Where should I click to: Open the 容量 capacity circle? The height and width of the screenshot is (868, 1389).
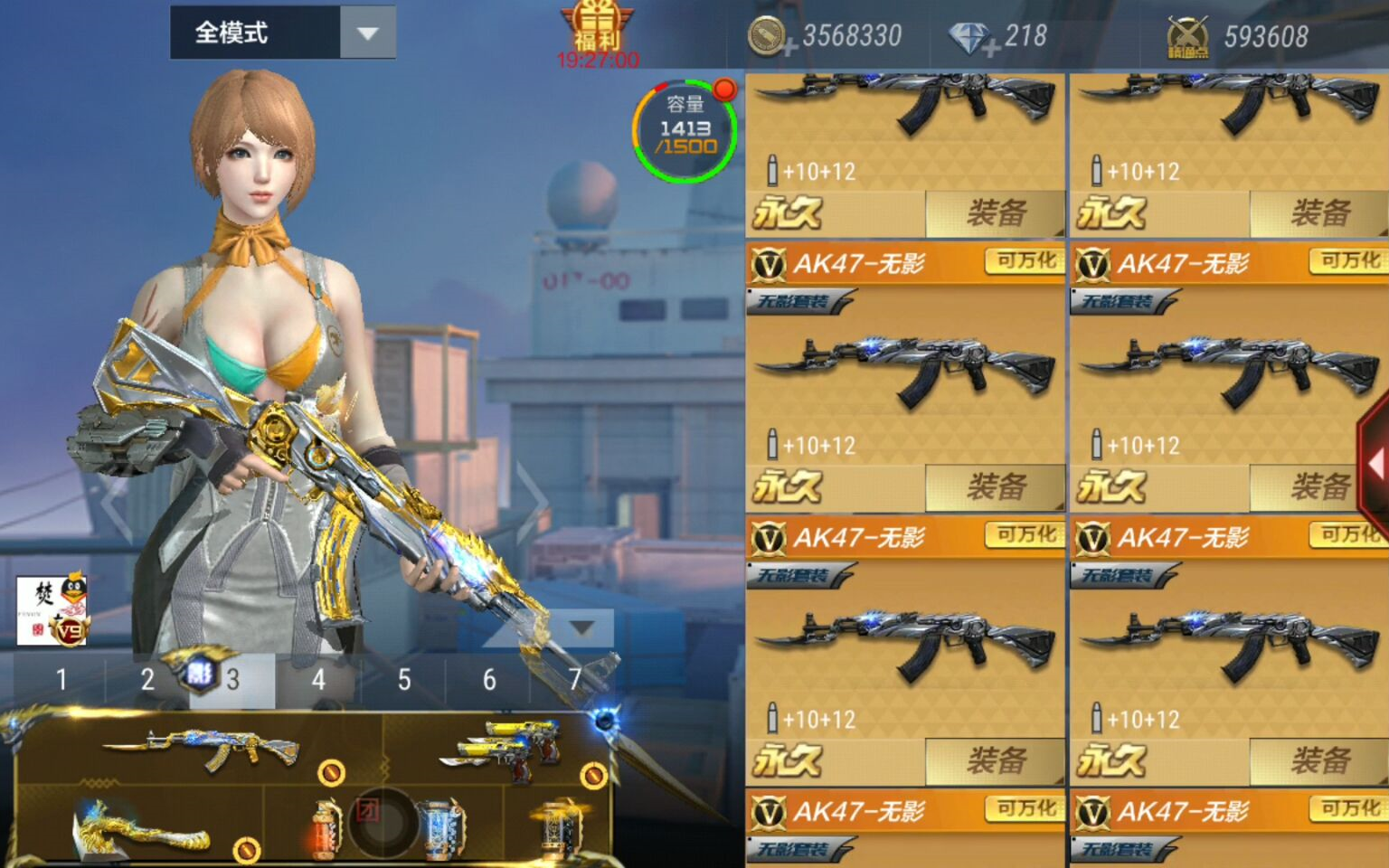click(685, 131)
